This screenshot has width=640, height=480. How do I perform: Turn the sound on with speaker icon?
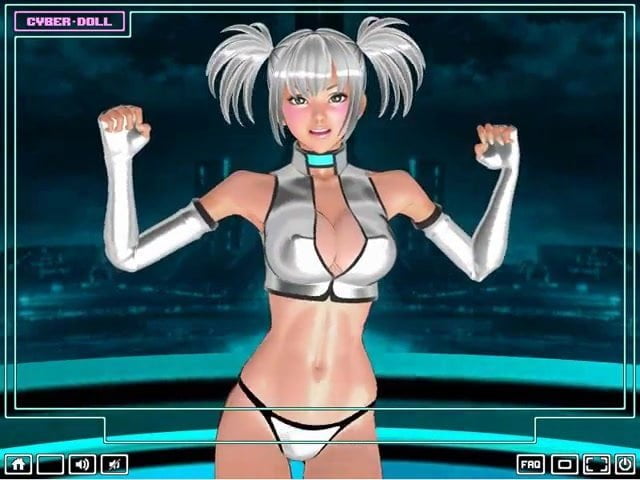coord(82,464)
